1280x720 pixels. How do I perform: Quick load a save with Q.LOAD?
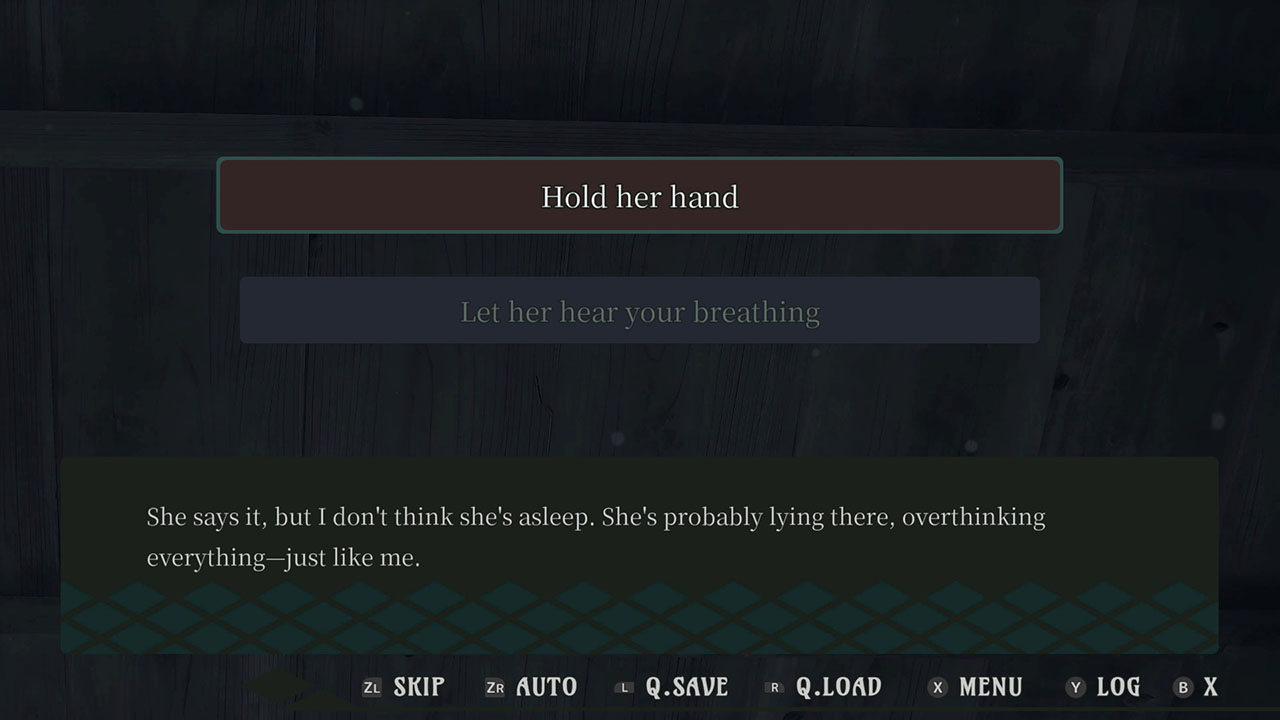pos(840,687)
